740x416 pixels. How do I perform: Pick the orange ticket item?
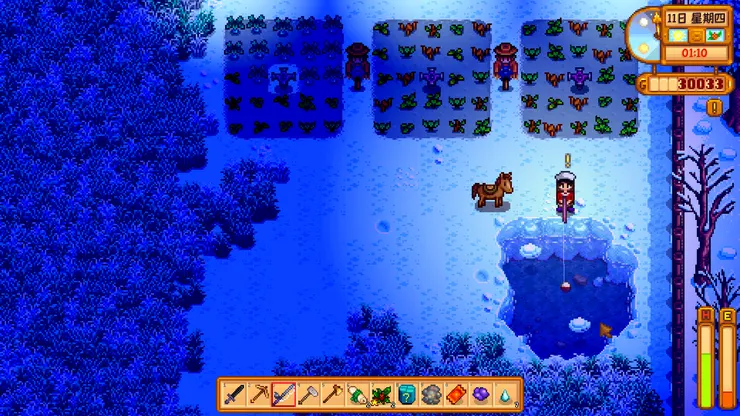click(455, 395)
